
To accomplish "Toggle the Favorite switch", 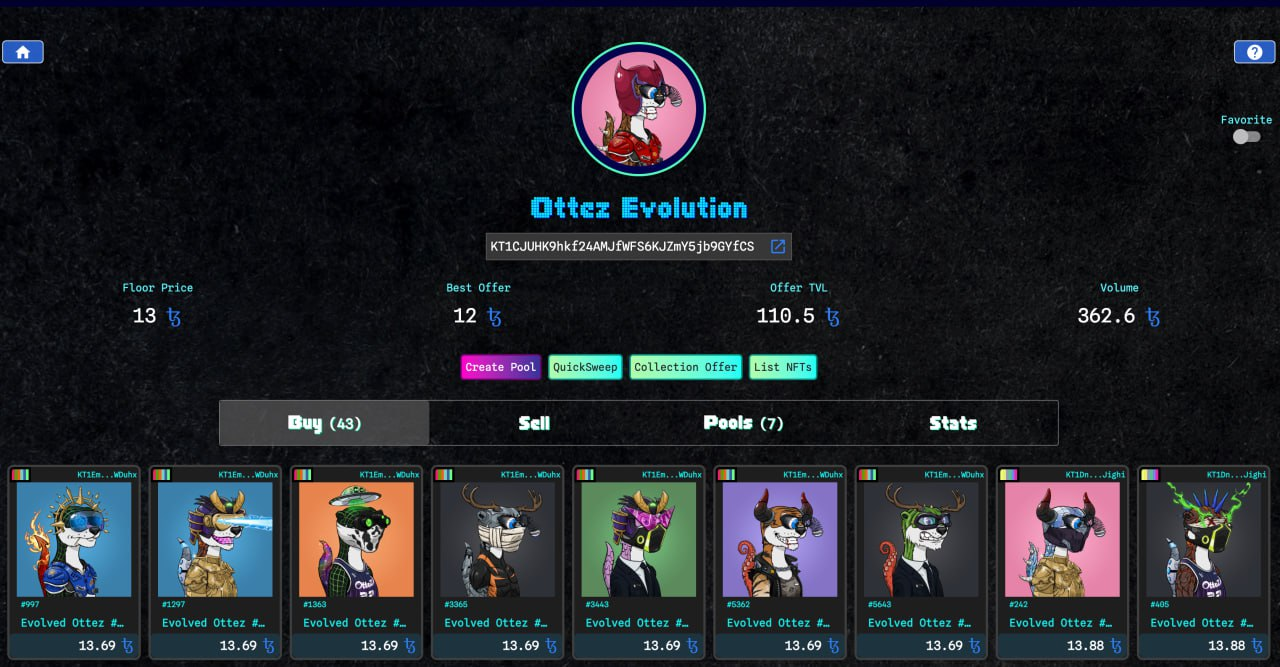I will [x=1246, y=137].
